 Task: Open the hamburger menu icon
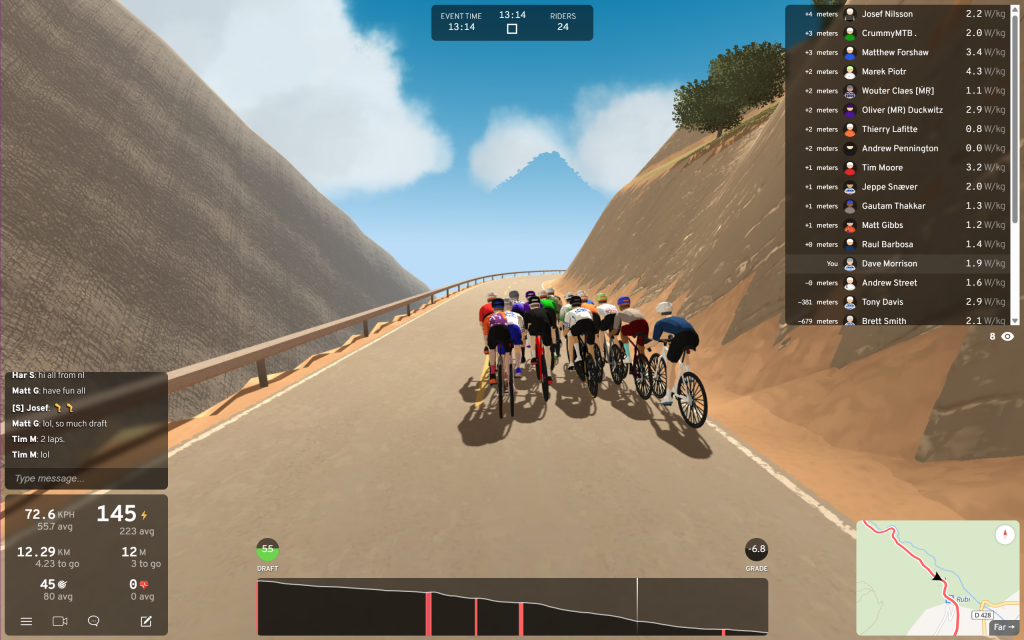(26, 621)
